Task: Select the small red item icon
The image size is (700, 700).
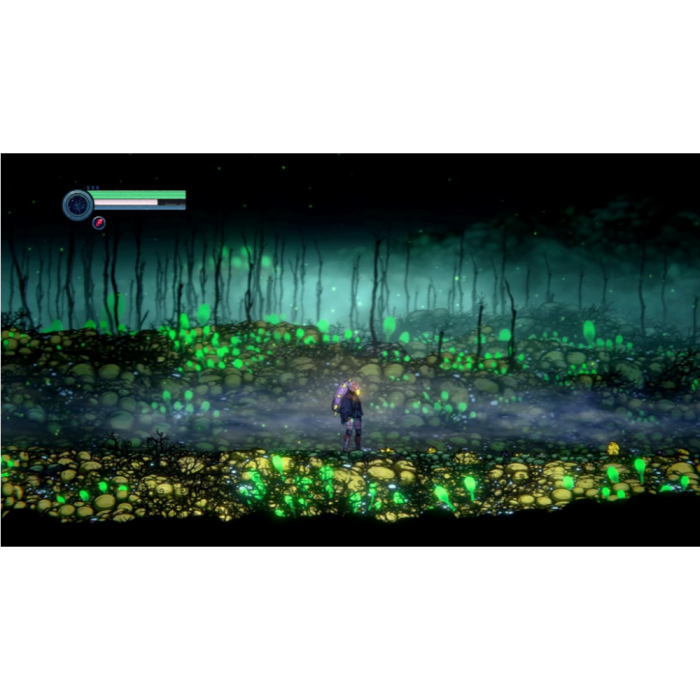Action: click(x=99, y=223)
